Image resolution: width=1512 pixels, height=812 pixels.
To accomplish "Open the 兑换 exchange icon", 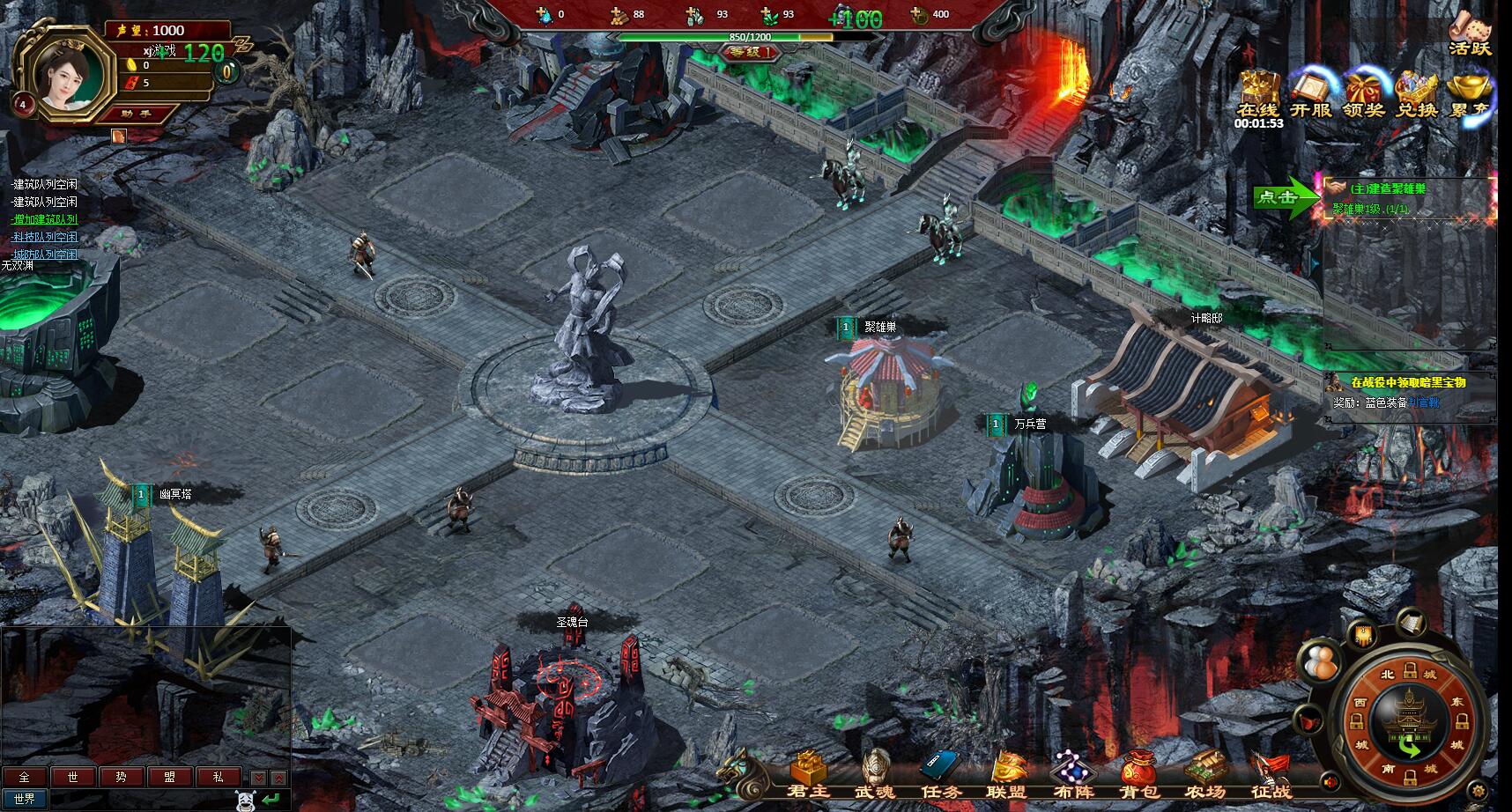I will coord(1417,93).
